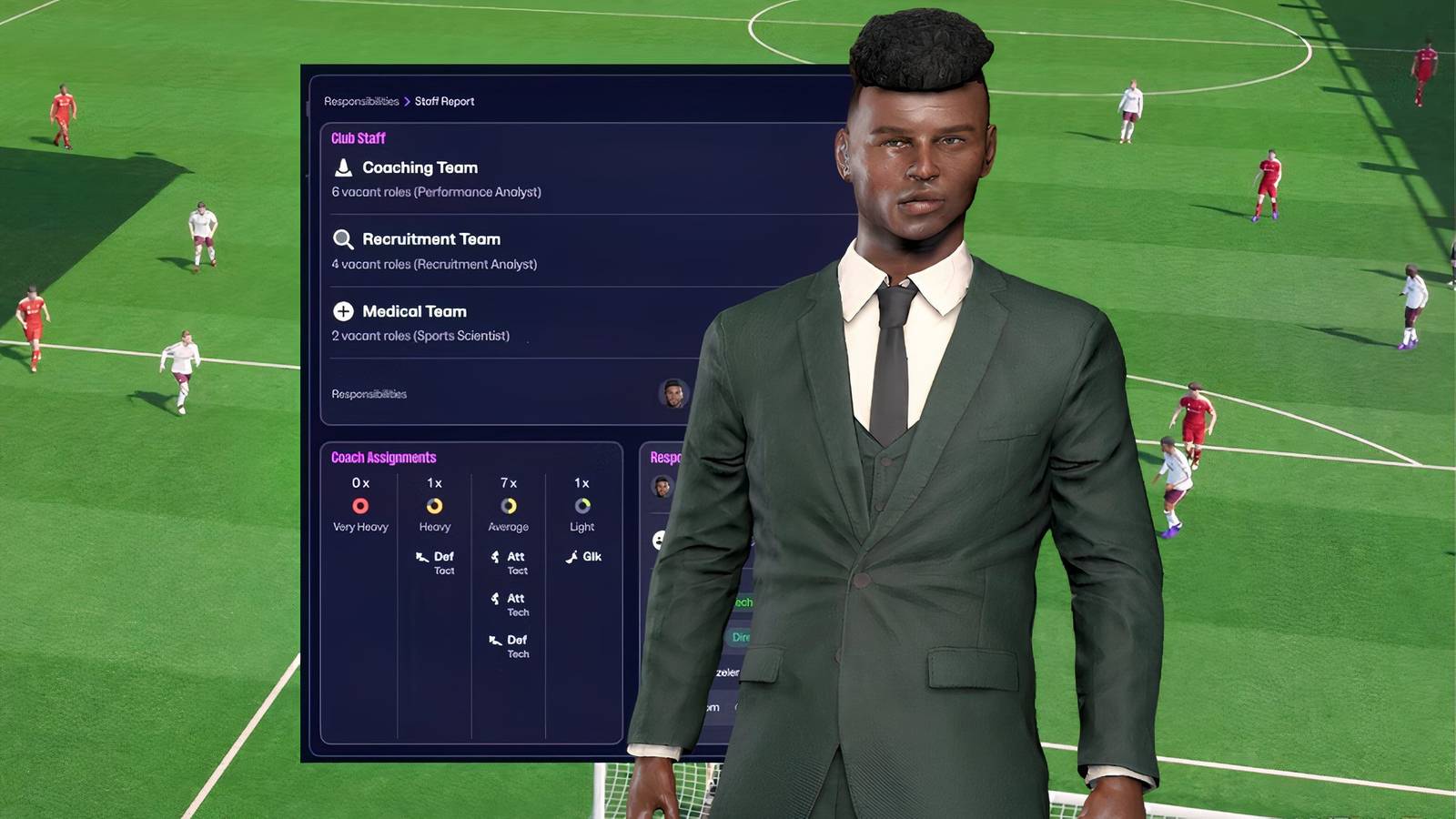
Task: Click the Medical Team plus icon
Action: pos(342,311)
